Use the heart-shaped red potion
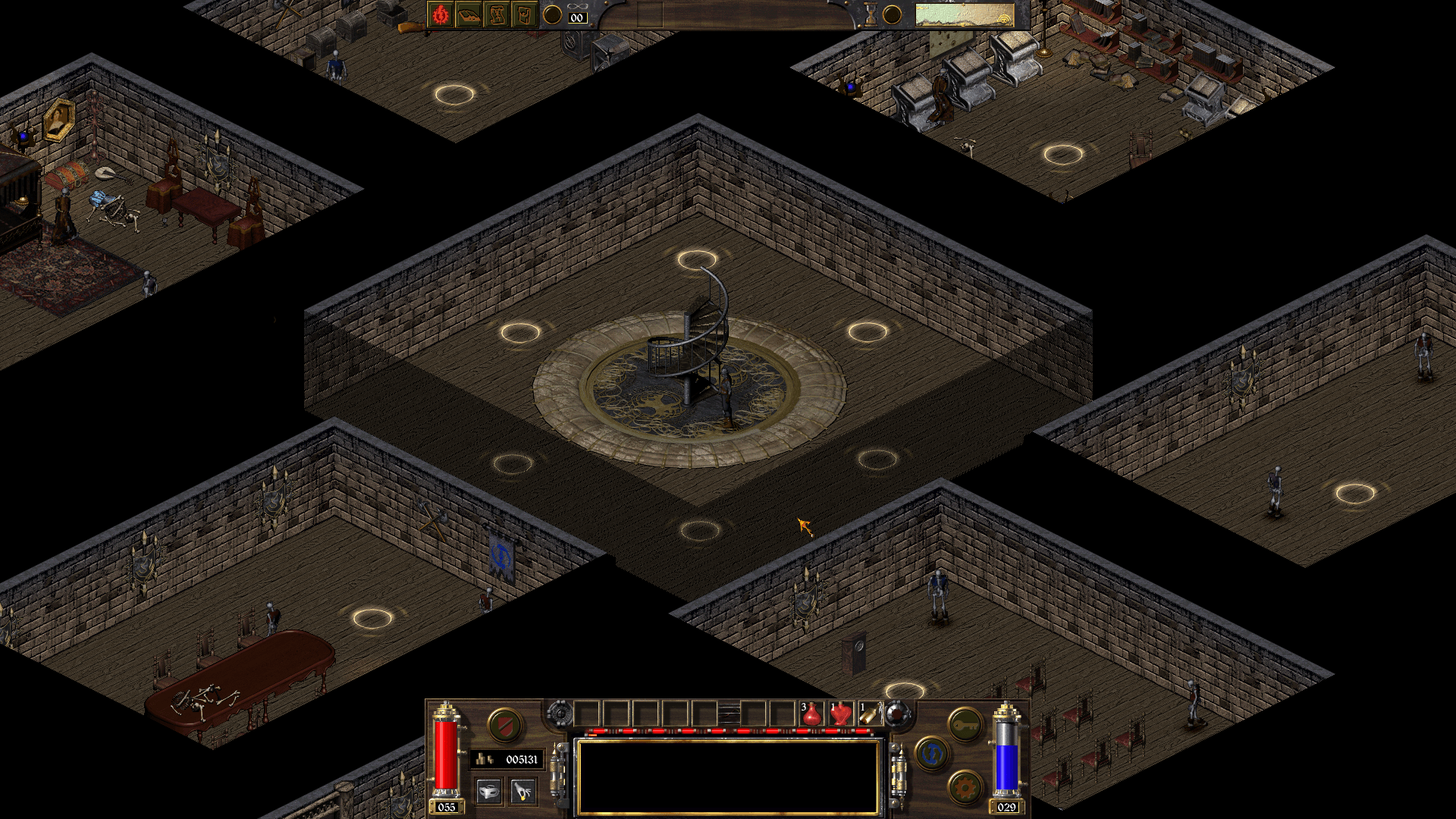This screenshot has height=819, width=1456. click(840, 714)
